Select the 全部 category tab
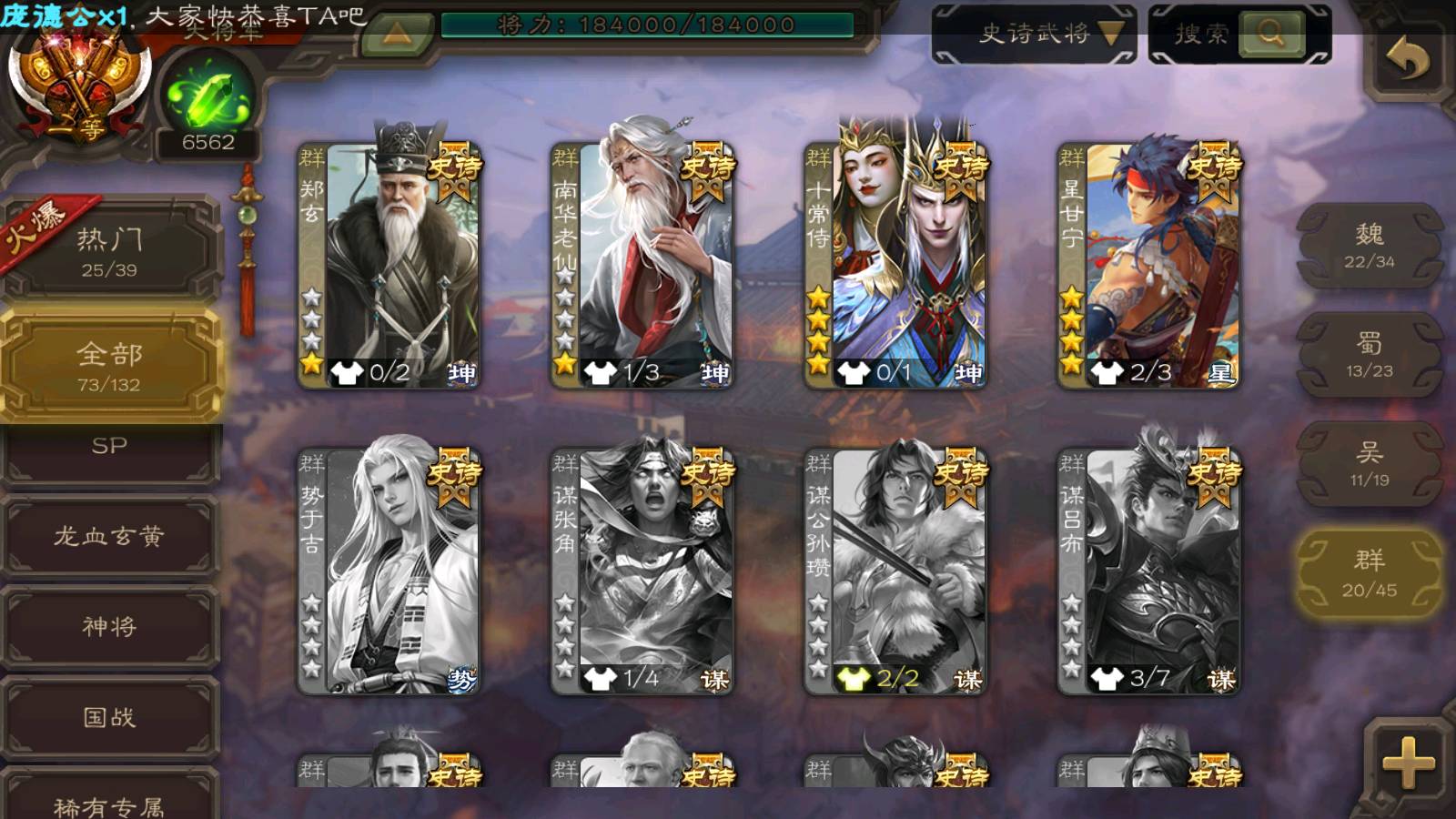This screenshot has width=1456, height=819. pos(109,366)
